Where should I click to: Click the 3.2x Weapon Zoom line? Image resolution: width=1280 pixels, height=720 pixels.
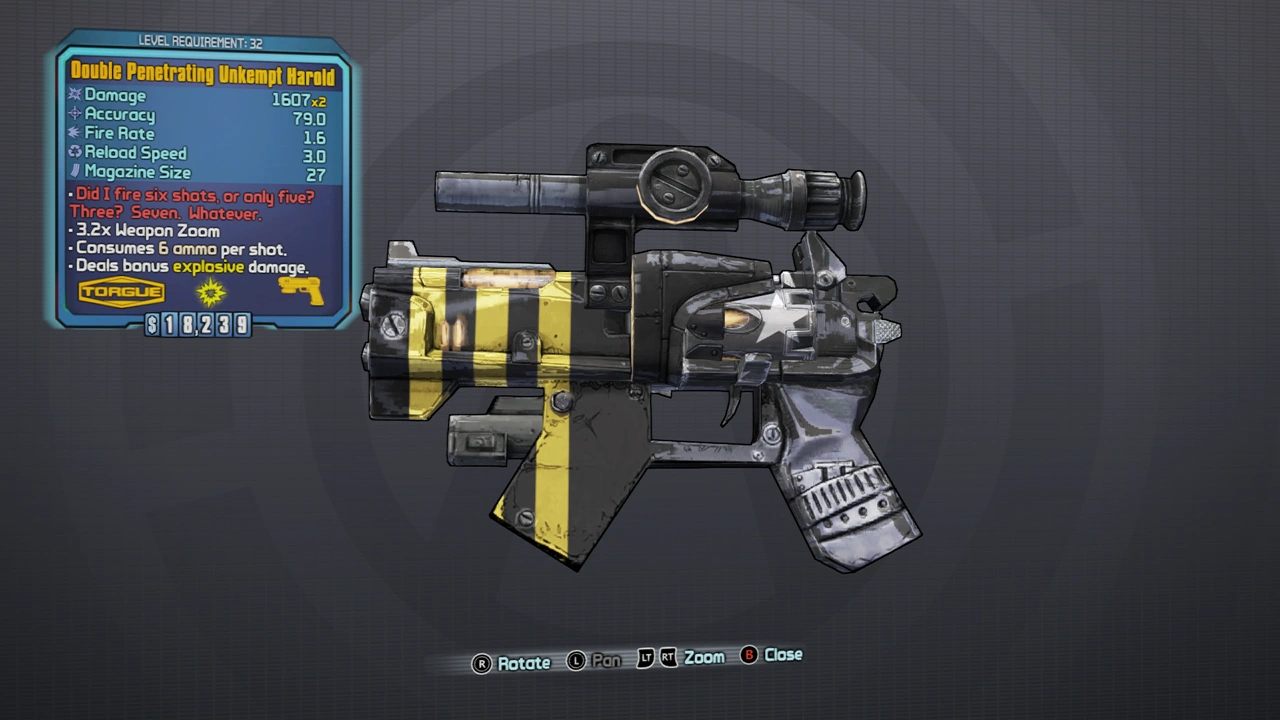(x=148, y=230)
